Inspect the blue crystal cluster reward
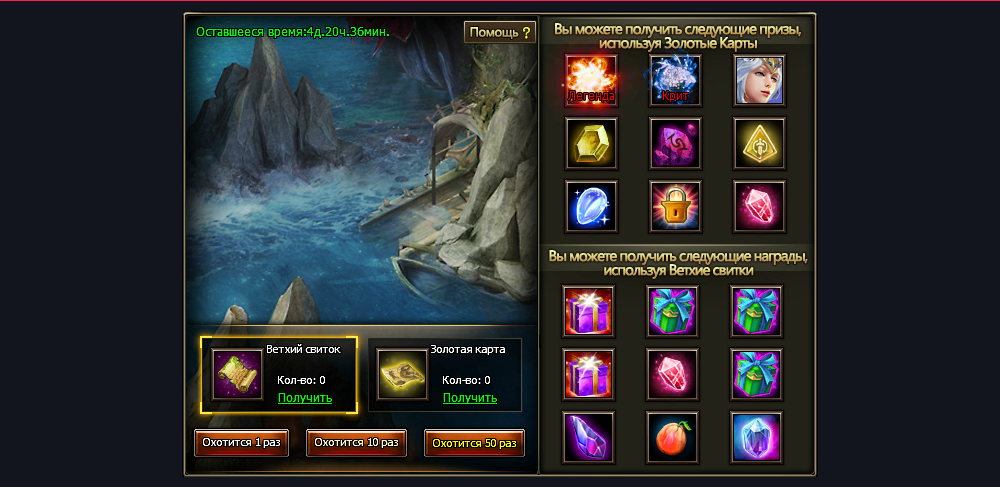Screen dimensions: 1000x487 757,437
